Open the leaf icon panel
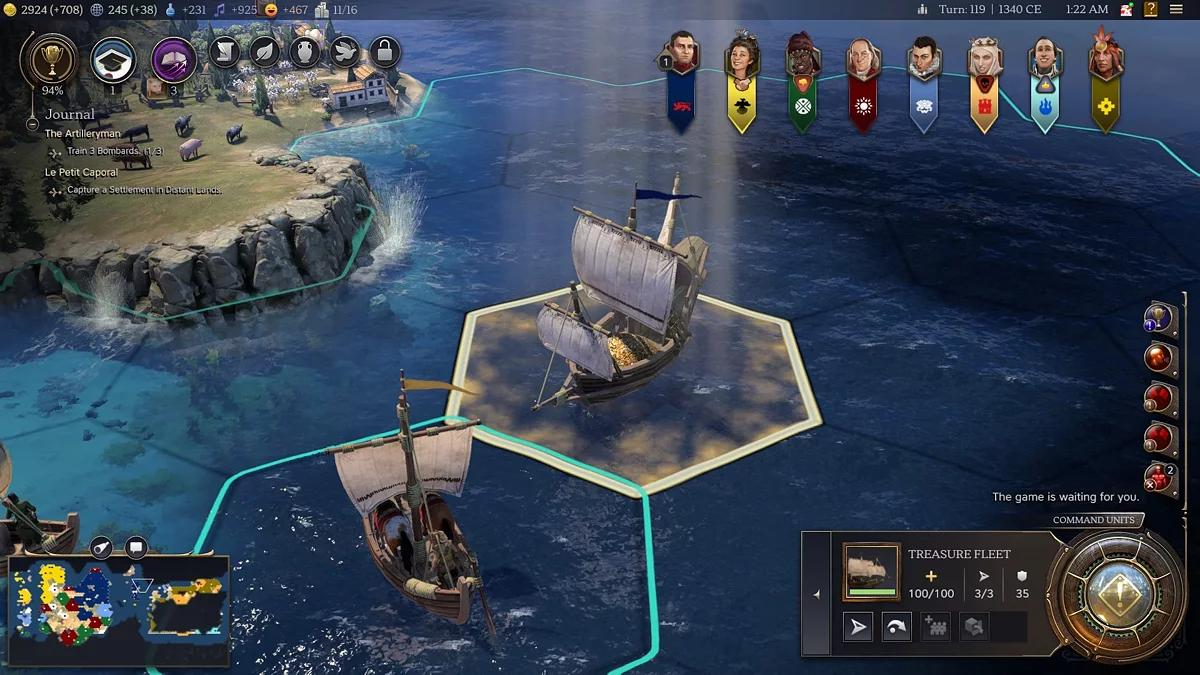 tap(265, 51)
